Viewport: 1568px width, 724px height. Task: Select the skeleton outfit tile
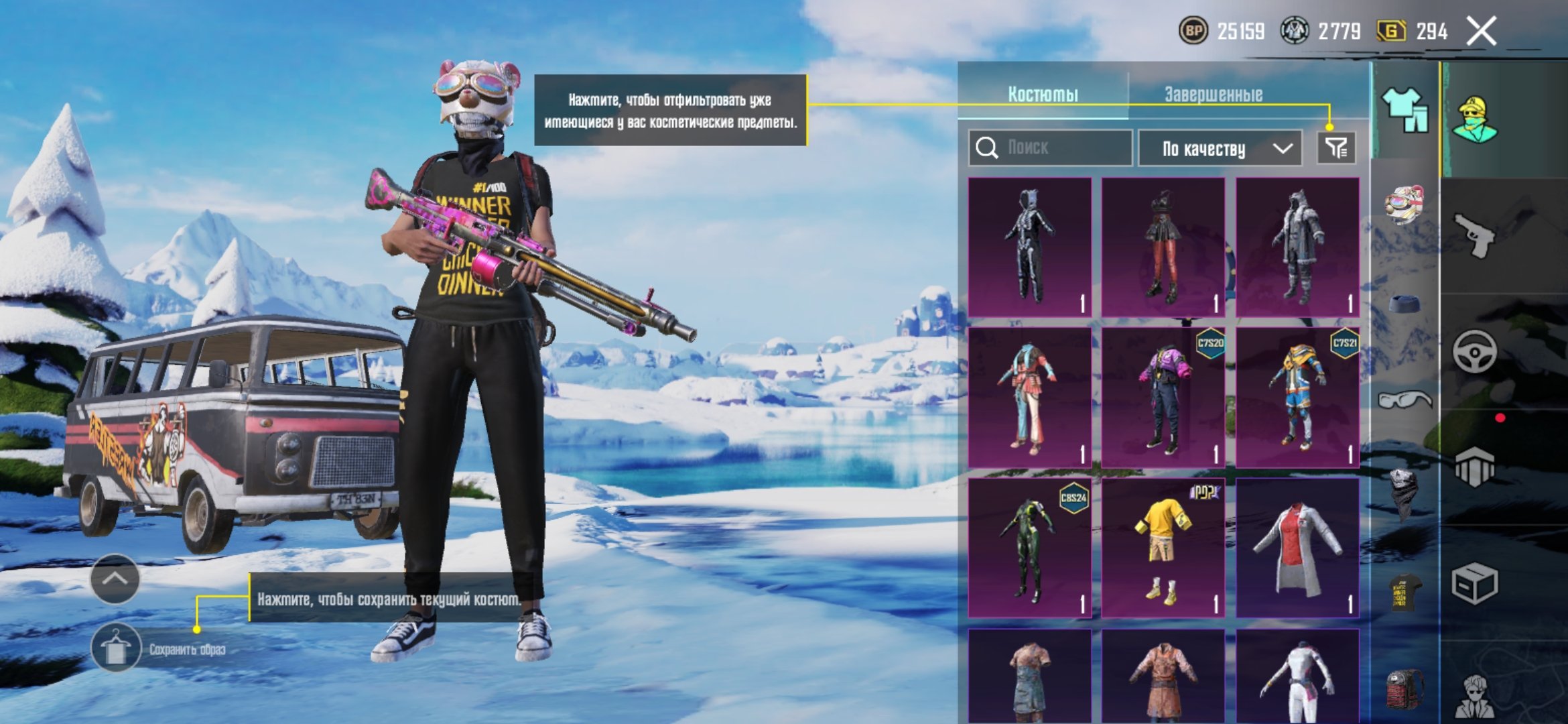tap(1030, 247)
